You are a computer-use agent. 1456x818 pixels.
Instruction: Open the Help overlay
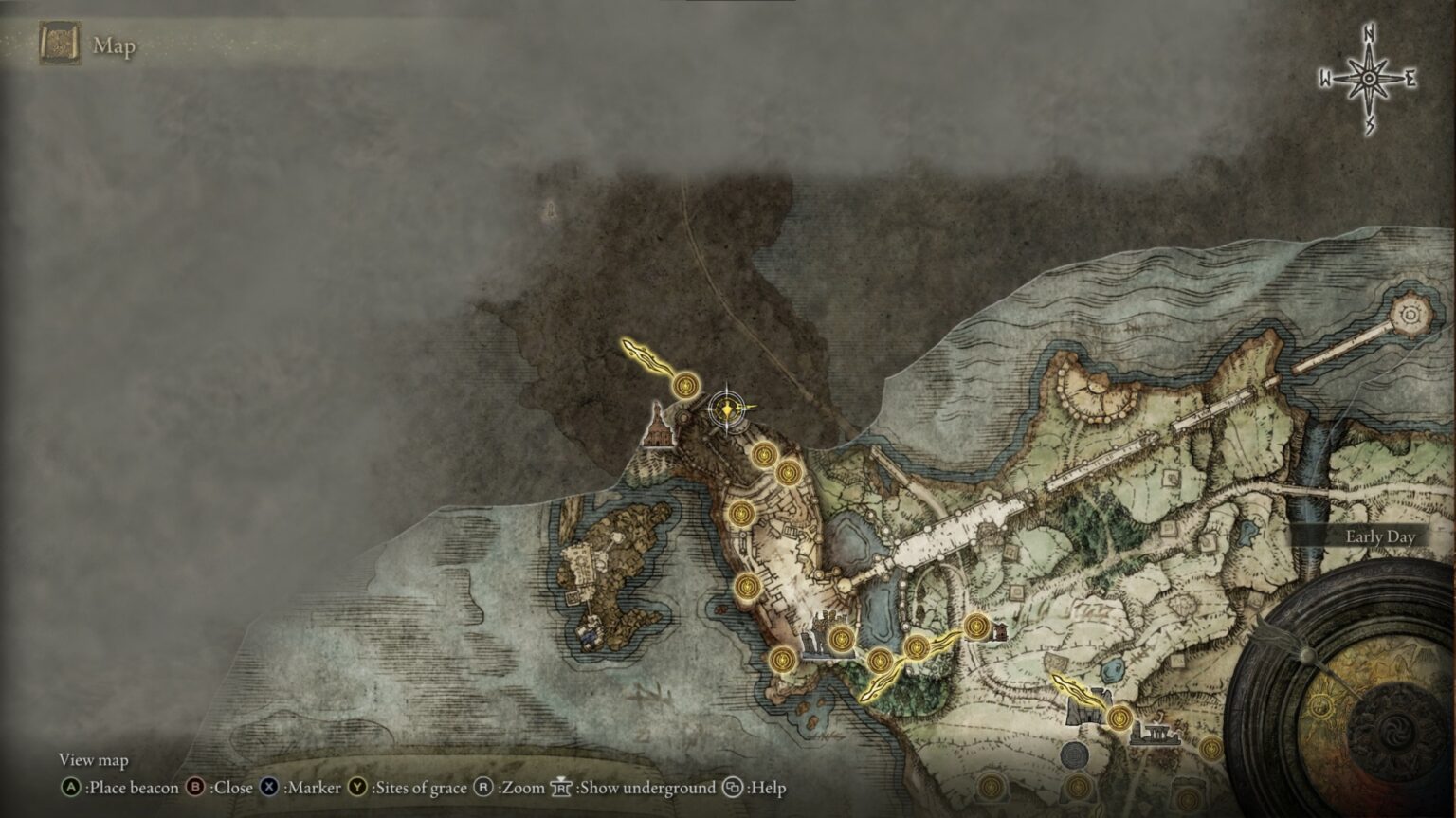pyautogui.click(x=730, y=787)
